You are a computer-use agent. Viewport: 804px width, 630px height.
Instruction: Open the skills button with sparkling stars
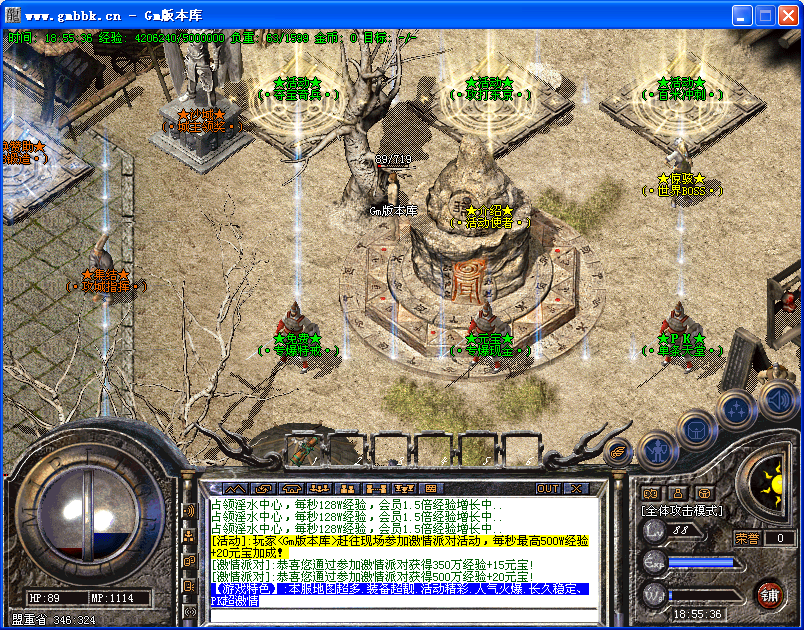click(737, 407)
